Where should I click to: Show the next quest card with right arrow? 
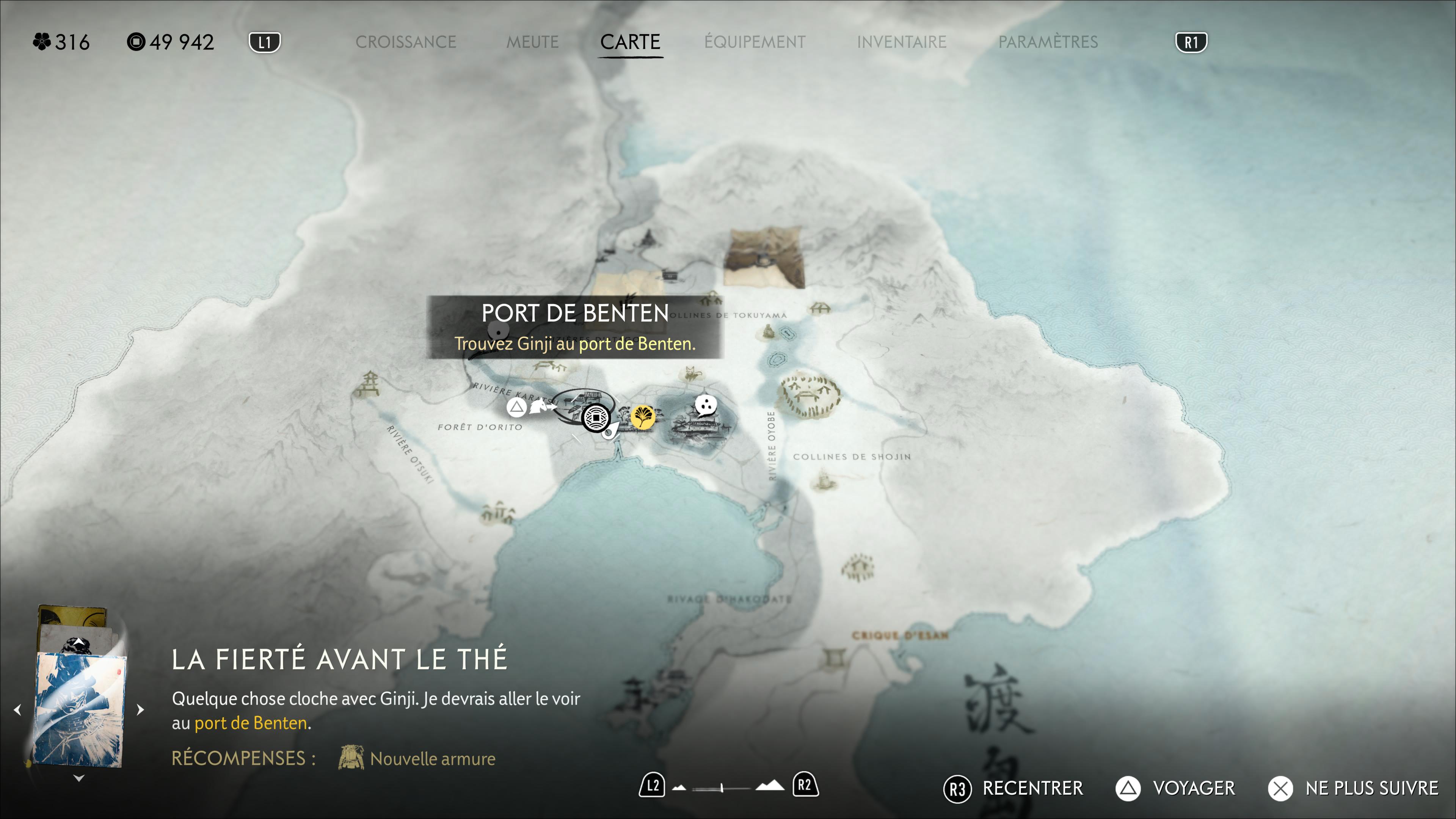140,710
